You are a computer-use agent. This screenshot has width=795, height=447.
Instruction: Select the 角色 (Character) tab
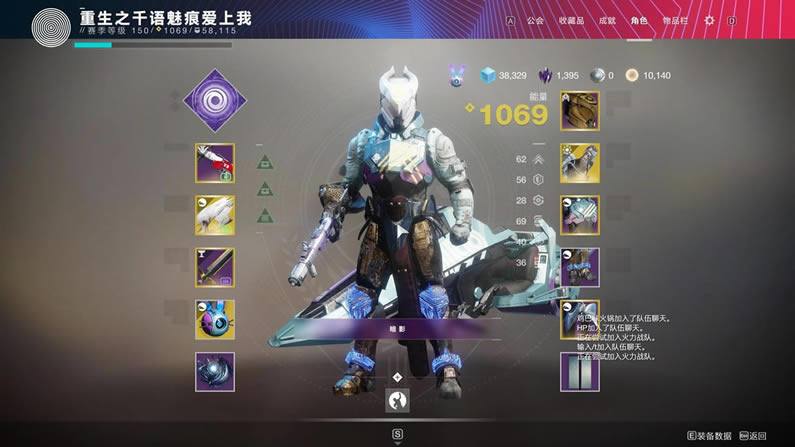(x=639, y=20)
